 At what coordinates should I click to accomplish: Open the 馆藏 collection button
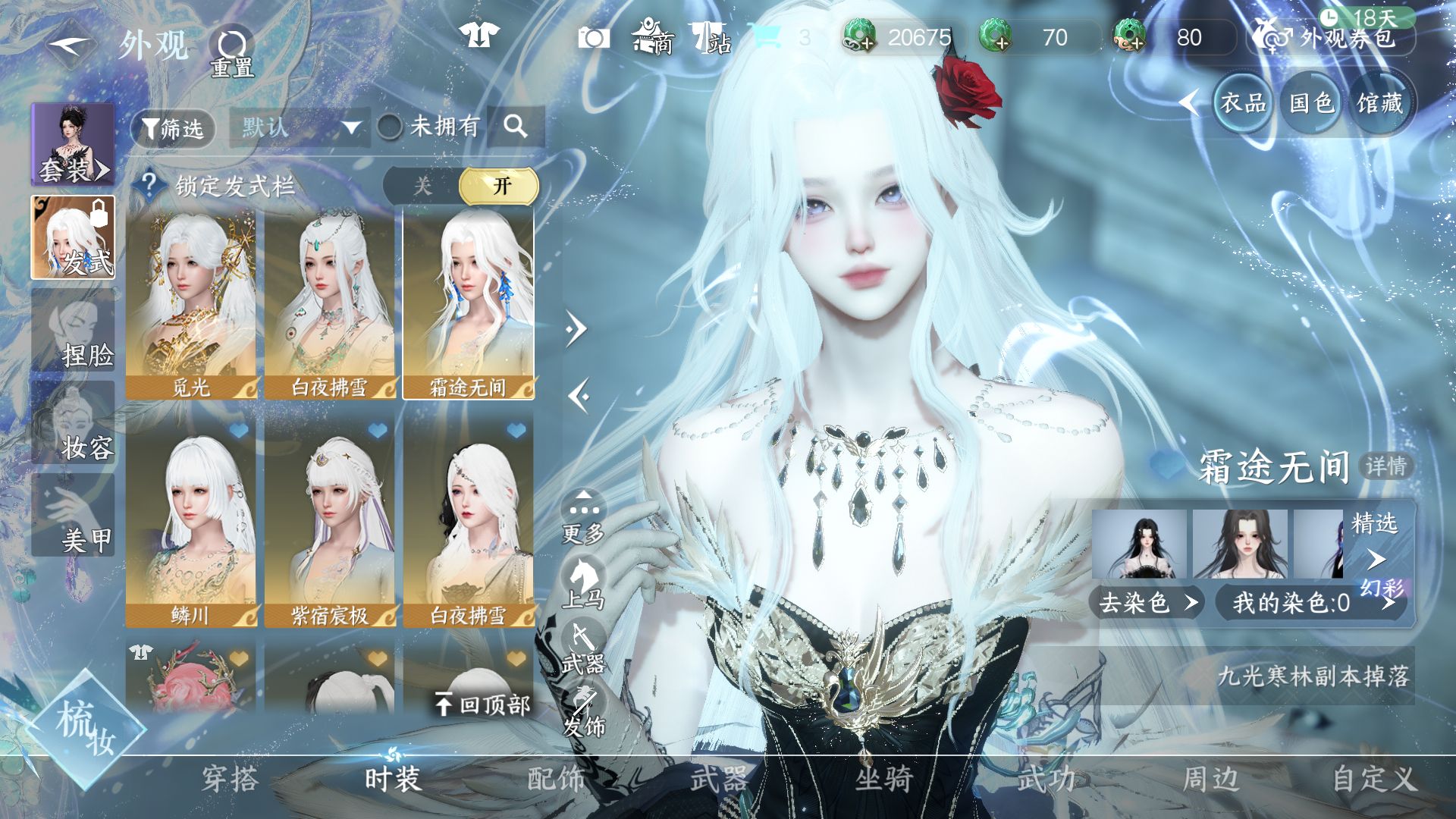(1379, 103)
